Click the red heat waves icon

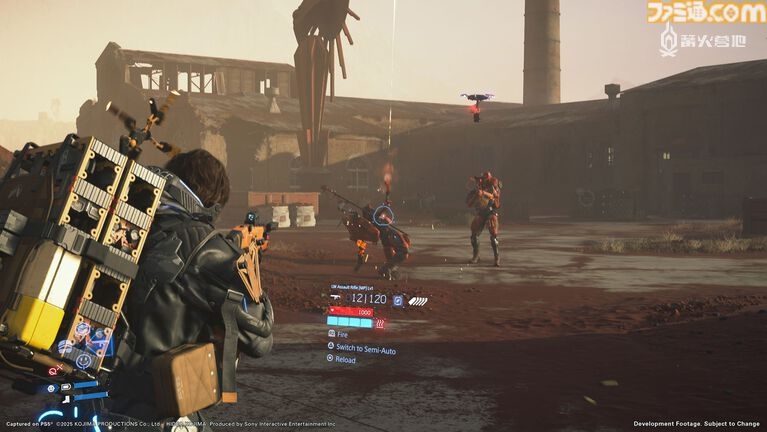coord(380,323)
